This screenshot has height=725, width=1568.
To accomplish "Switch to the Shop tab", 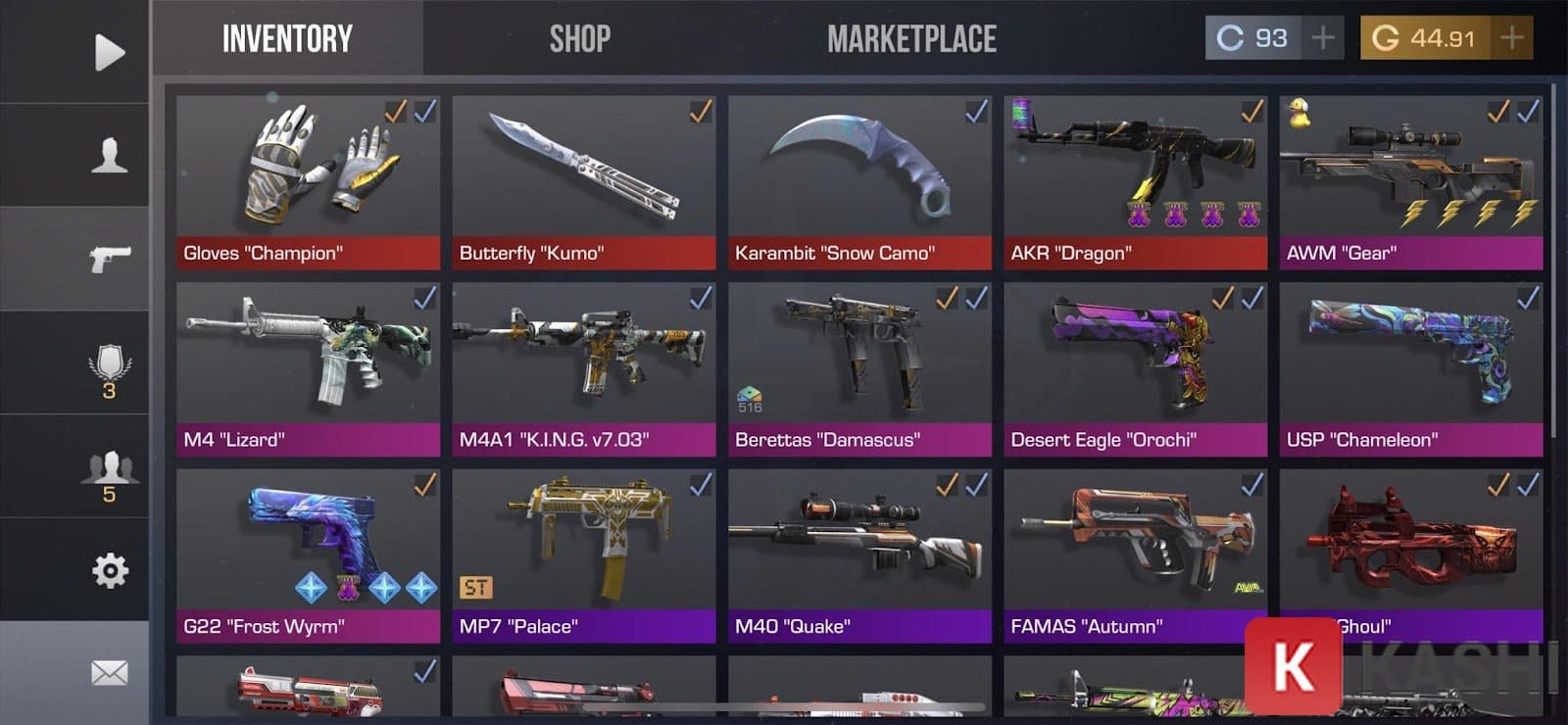I will point(578,39).
